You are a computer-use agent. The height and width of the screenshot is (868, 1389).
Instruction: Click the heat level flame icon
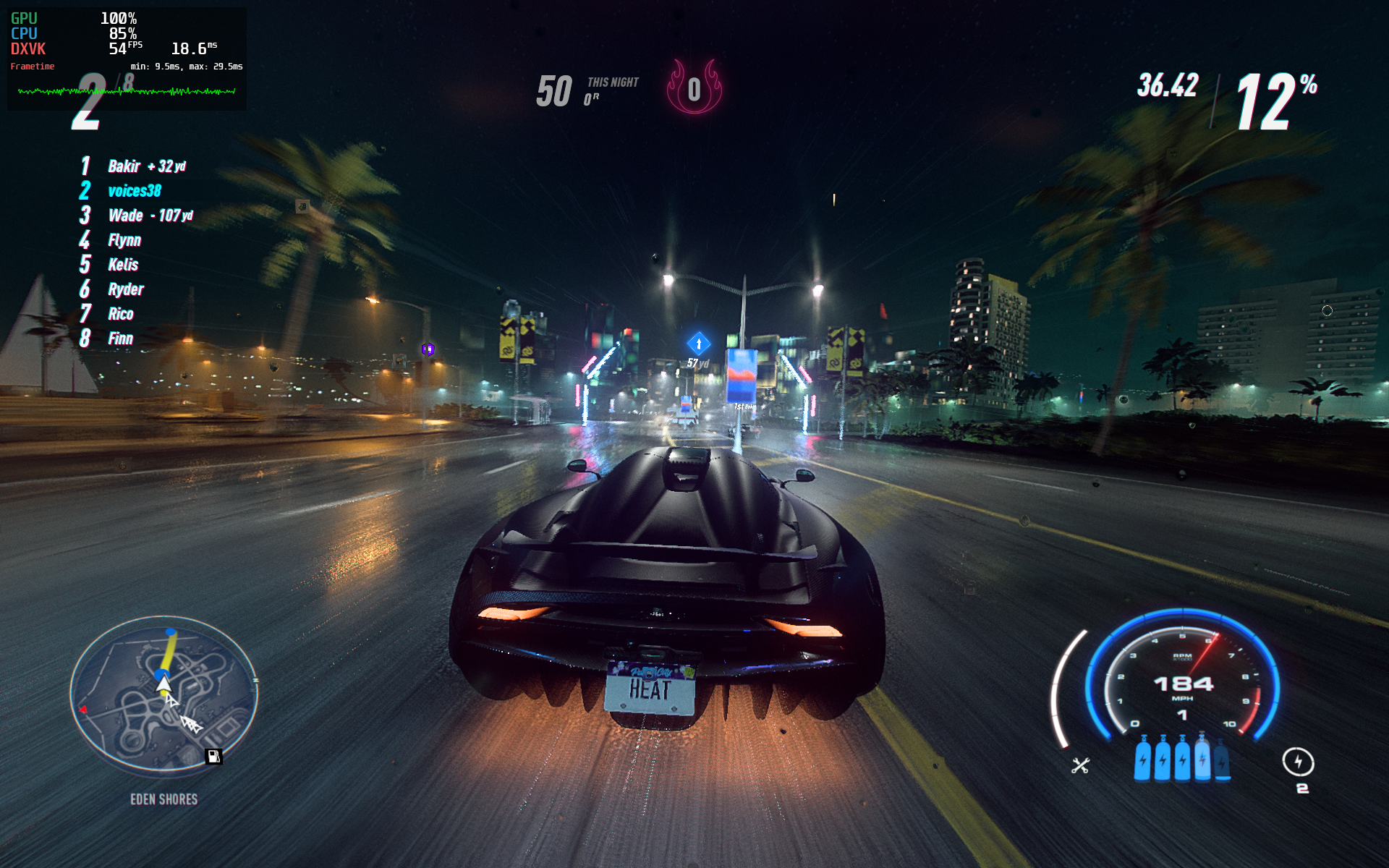point(694,88)
